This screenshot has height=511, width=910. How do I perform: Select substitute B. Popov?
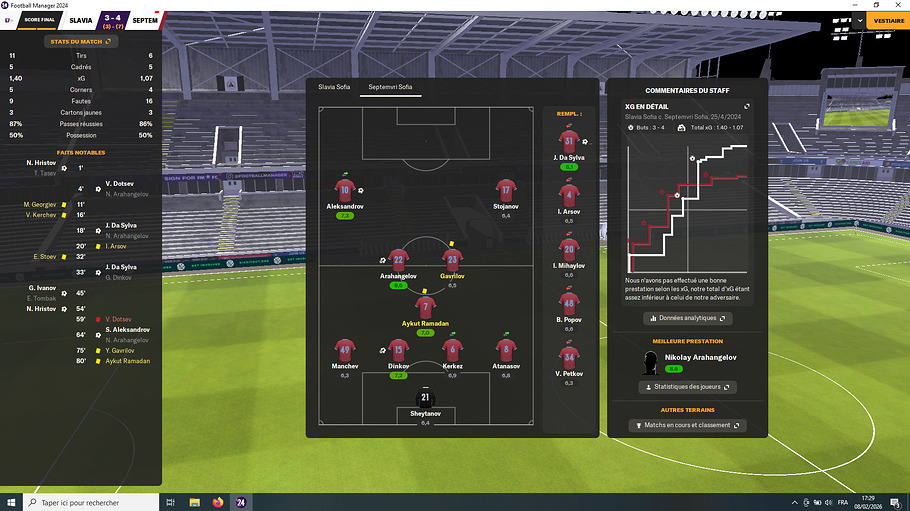coord(568,303)
